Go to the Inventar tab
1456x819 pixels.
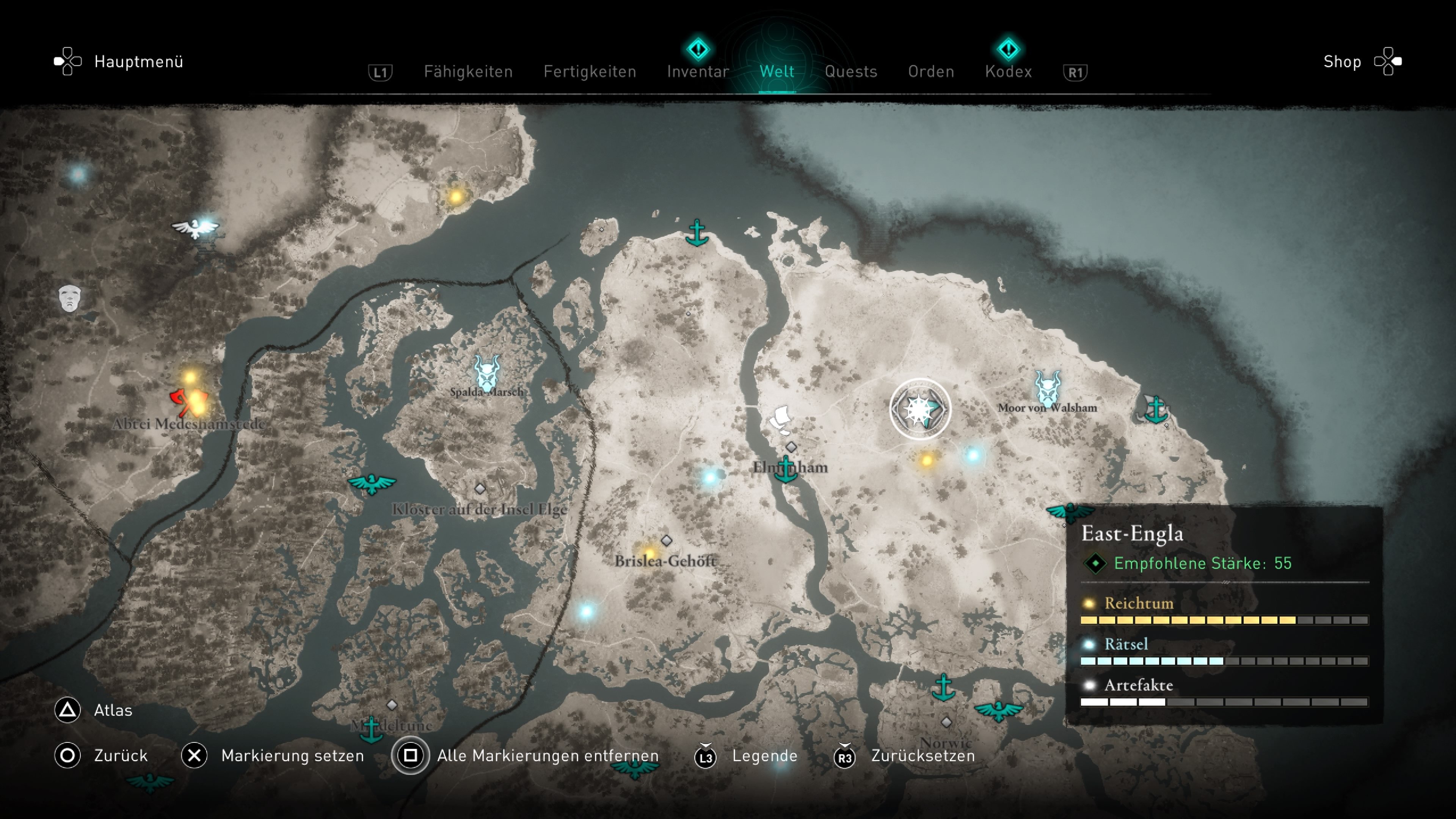(x=698, y=72)
